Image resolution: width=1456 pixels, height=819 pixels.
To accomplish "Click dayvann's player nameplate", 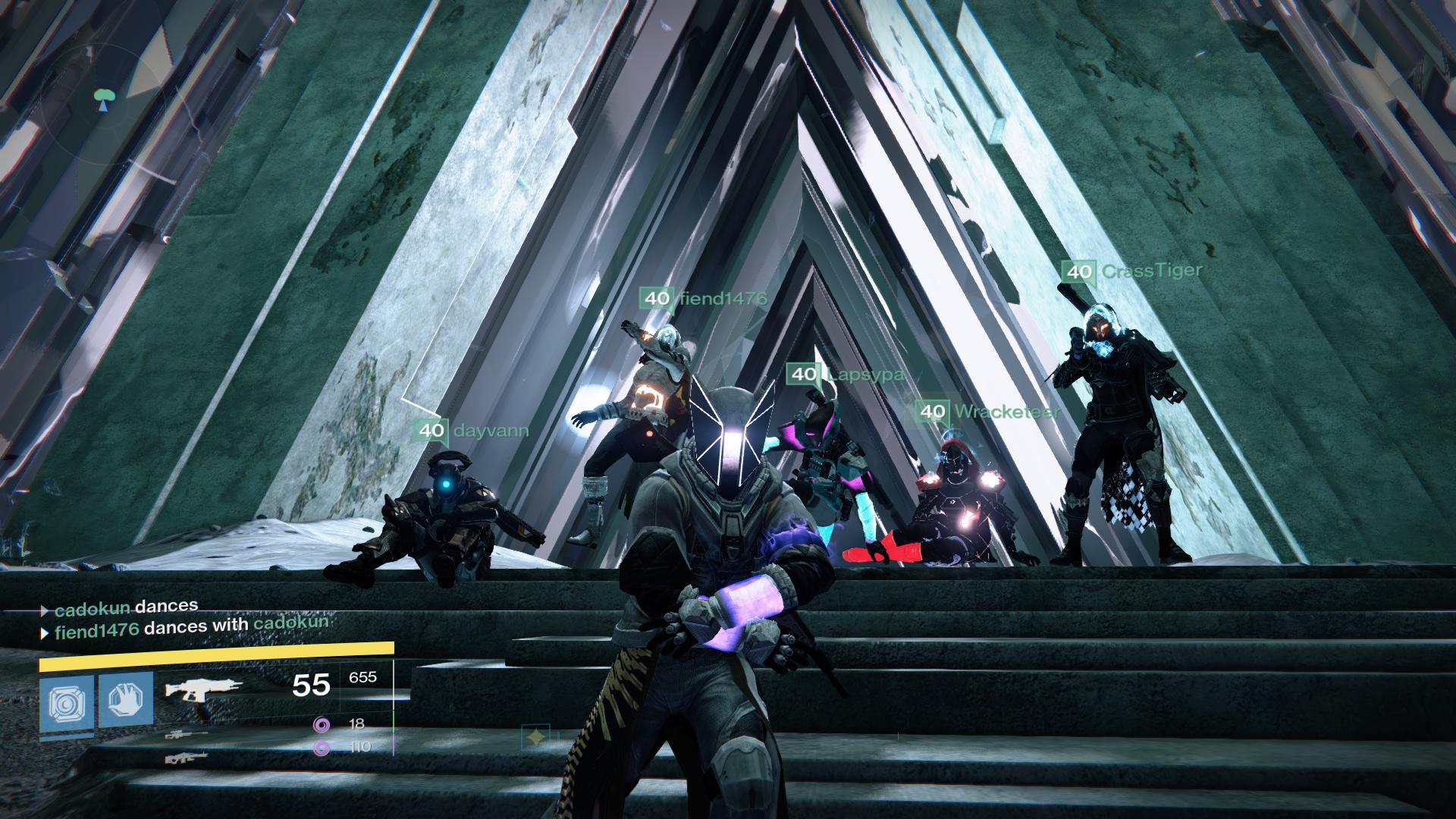I will coord(471,431).
